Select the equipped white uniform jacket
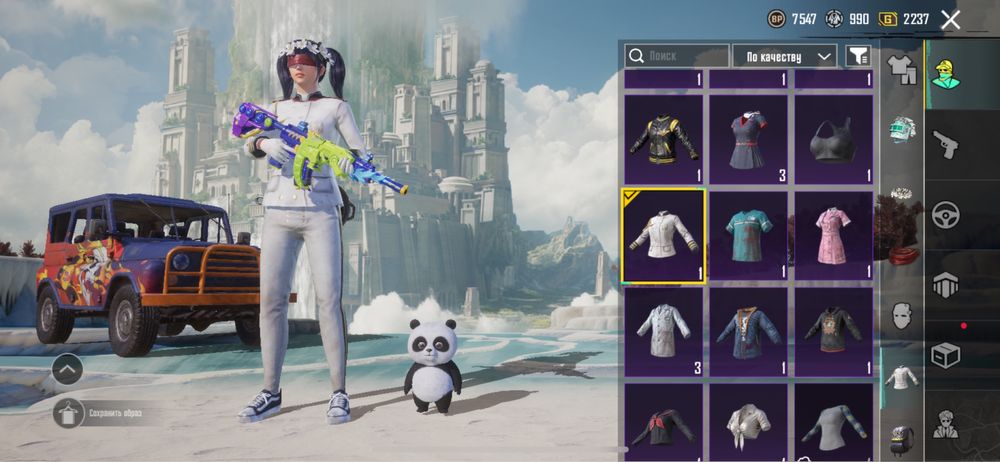 coord(664,235)
